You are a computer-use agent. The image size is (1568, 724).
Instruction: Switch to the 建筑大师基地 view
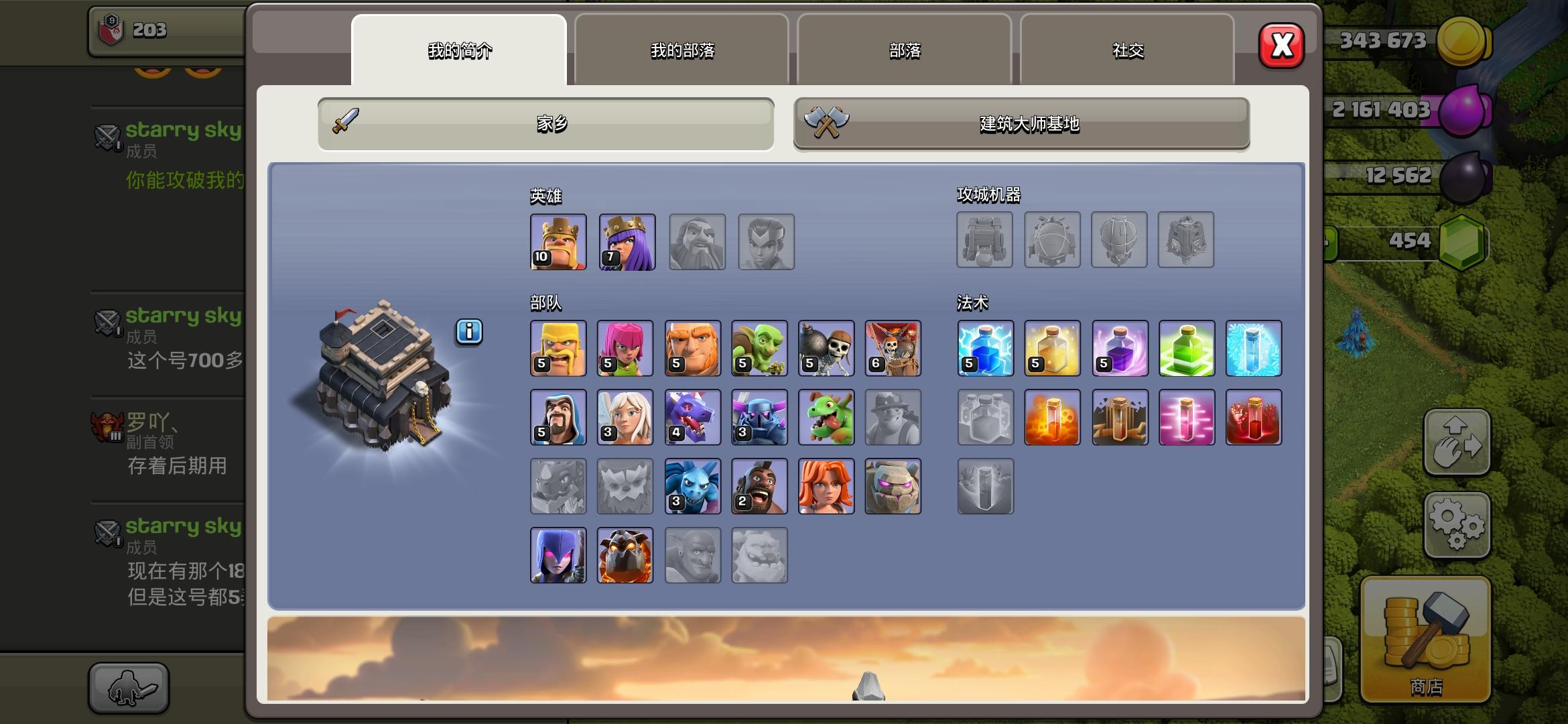1021,124
